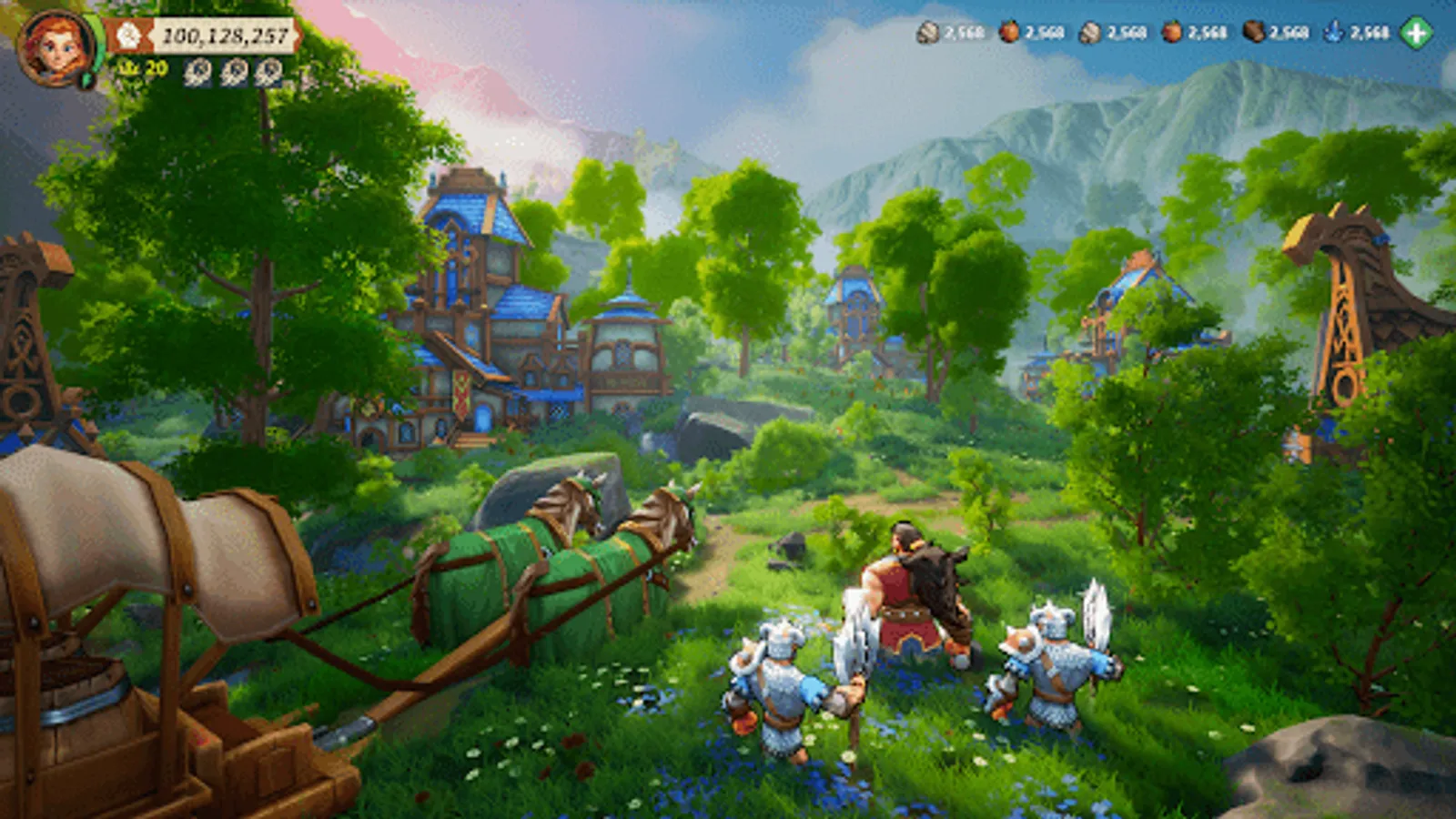Open the player avatar portrait

pos(56,45)
